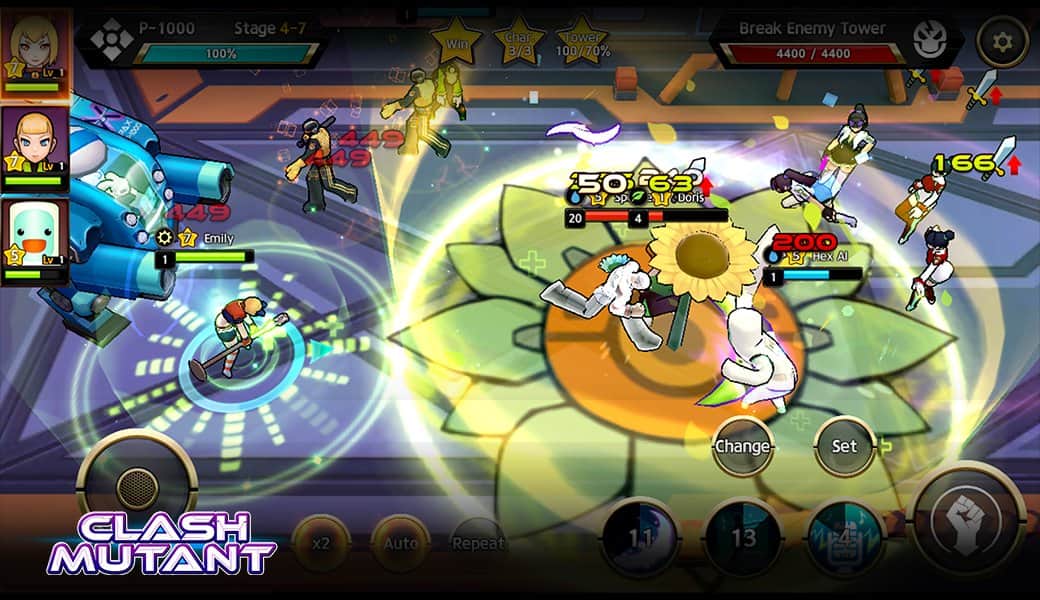
Task: Tap the Set button
Action: coord(845,446)
